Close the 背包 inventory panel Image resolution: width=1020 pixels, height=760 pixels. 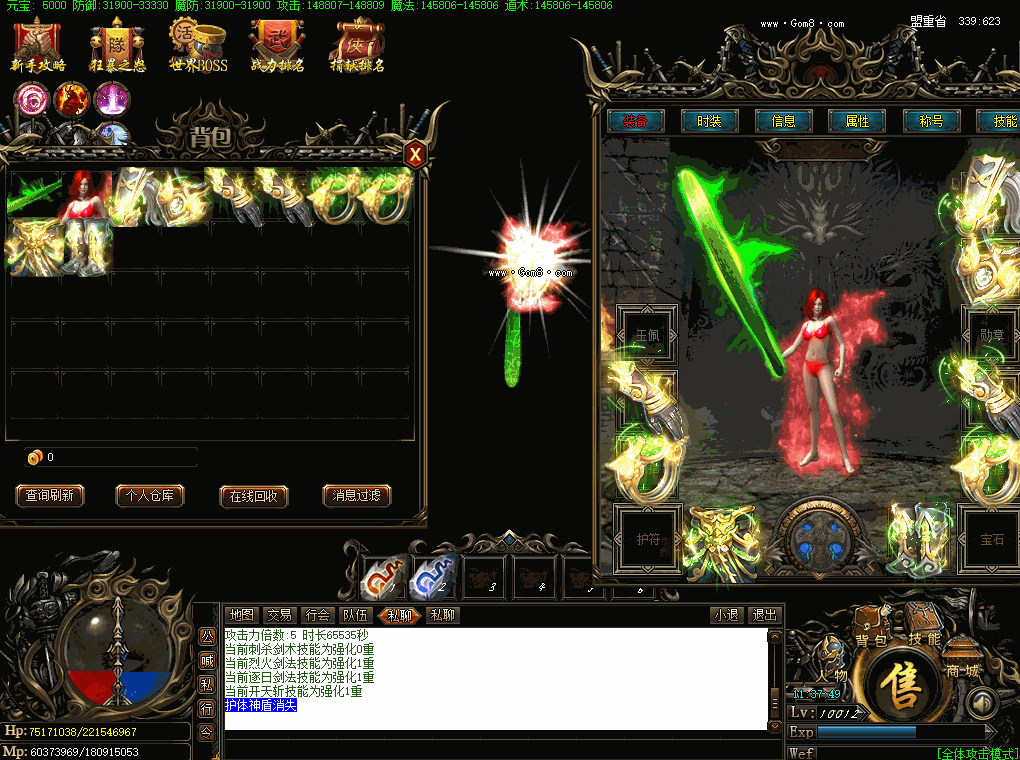pyautogui.click(x=415, y=154)
